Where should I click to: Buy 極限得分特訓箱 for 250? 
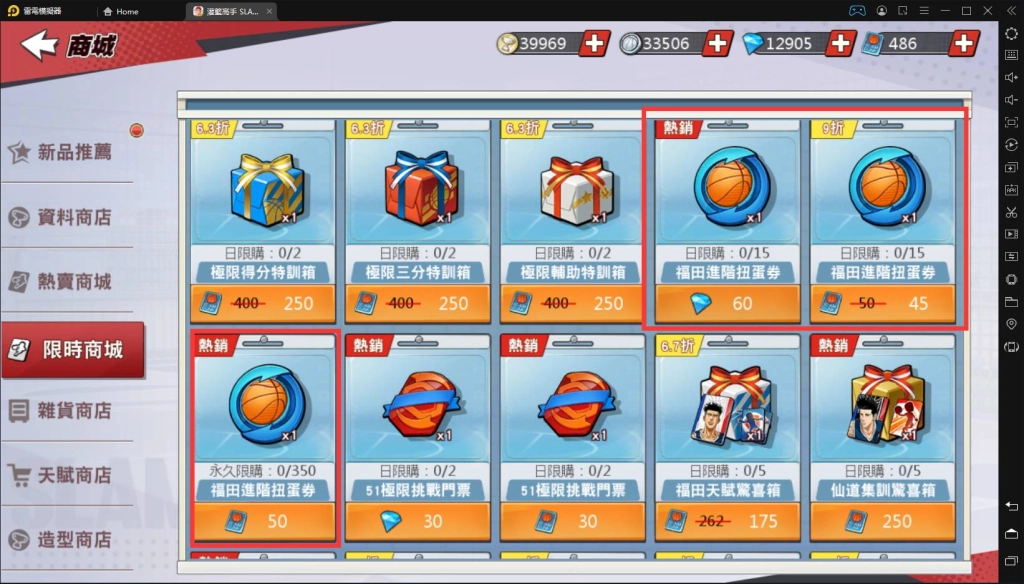click(265, 303)
